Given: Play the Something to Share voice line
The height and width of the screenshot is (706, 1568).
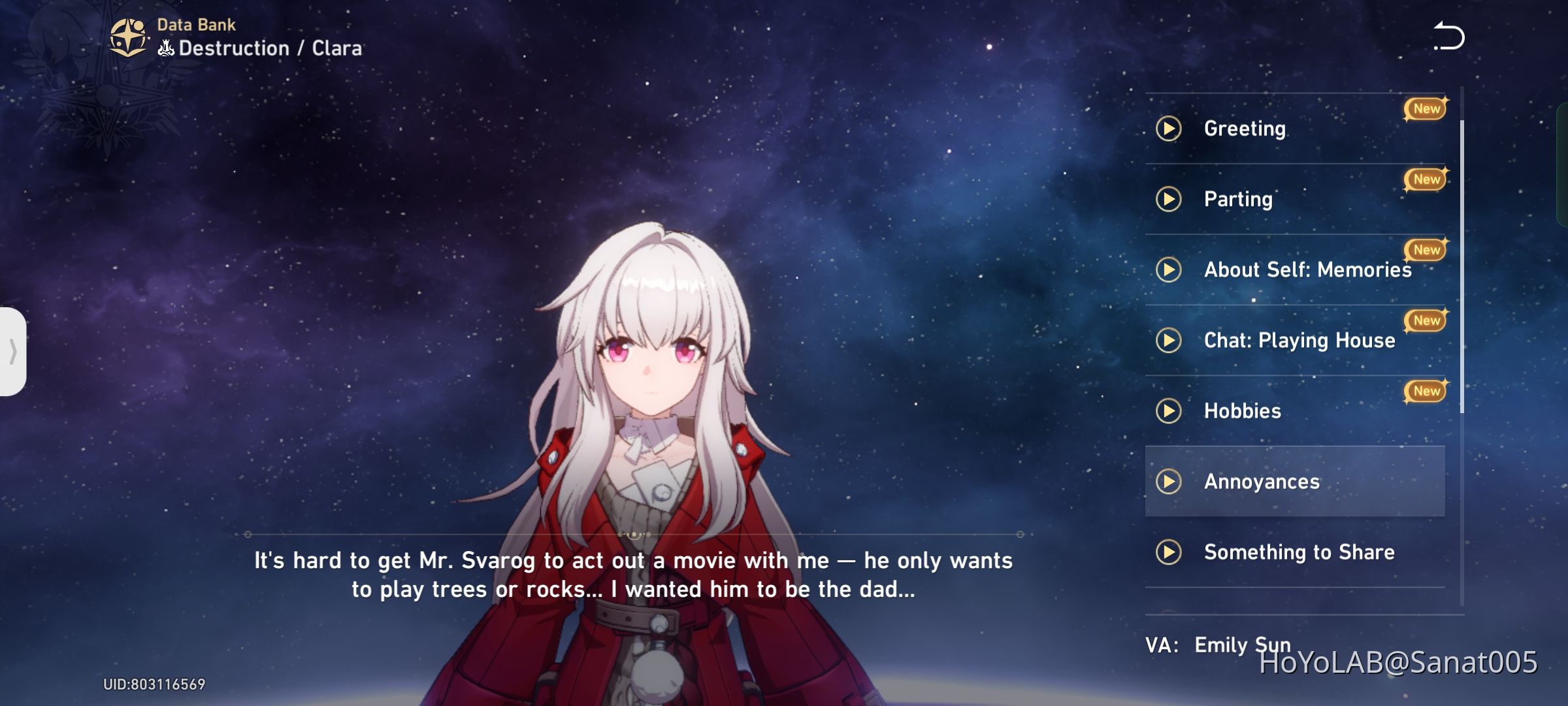Looking at the screenshot, I should pyautogui.click(x=1169, y=552).
